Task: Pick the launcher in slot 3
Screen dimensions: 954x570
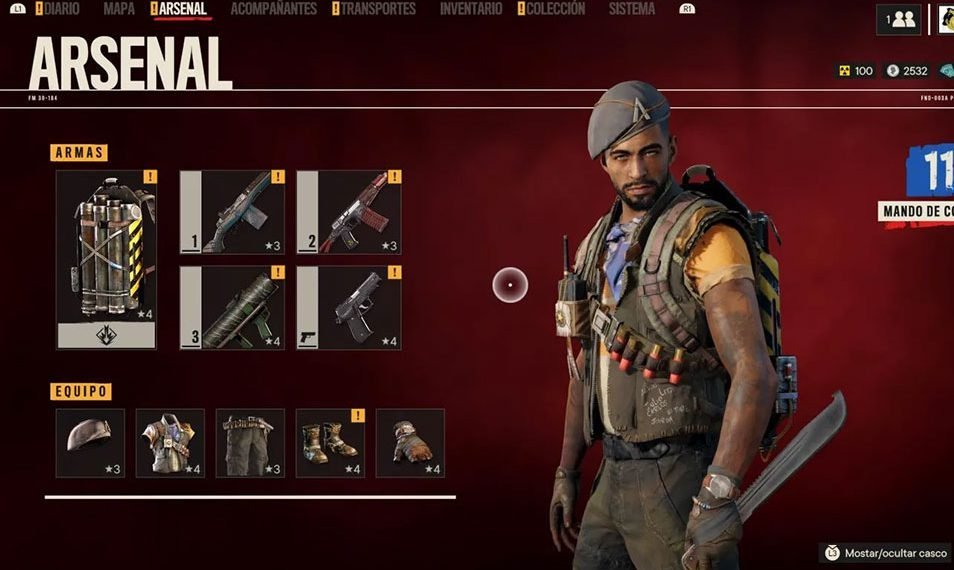Action: pos(232,307)
